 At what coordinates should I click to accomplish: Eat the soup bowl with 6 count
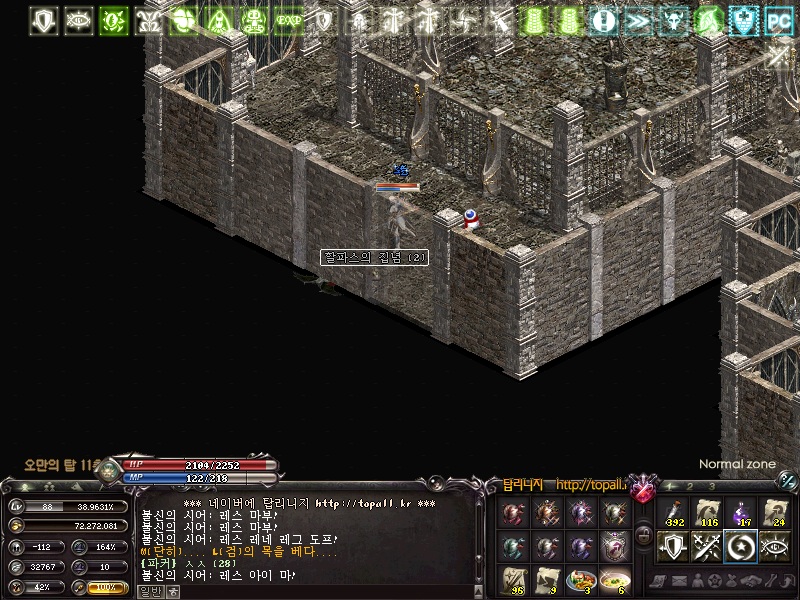point(614,580)
